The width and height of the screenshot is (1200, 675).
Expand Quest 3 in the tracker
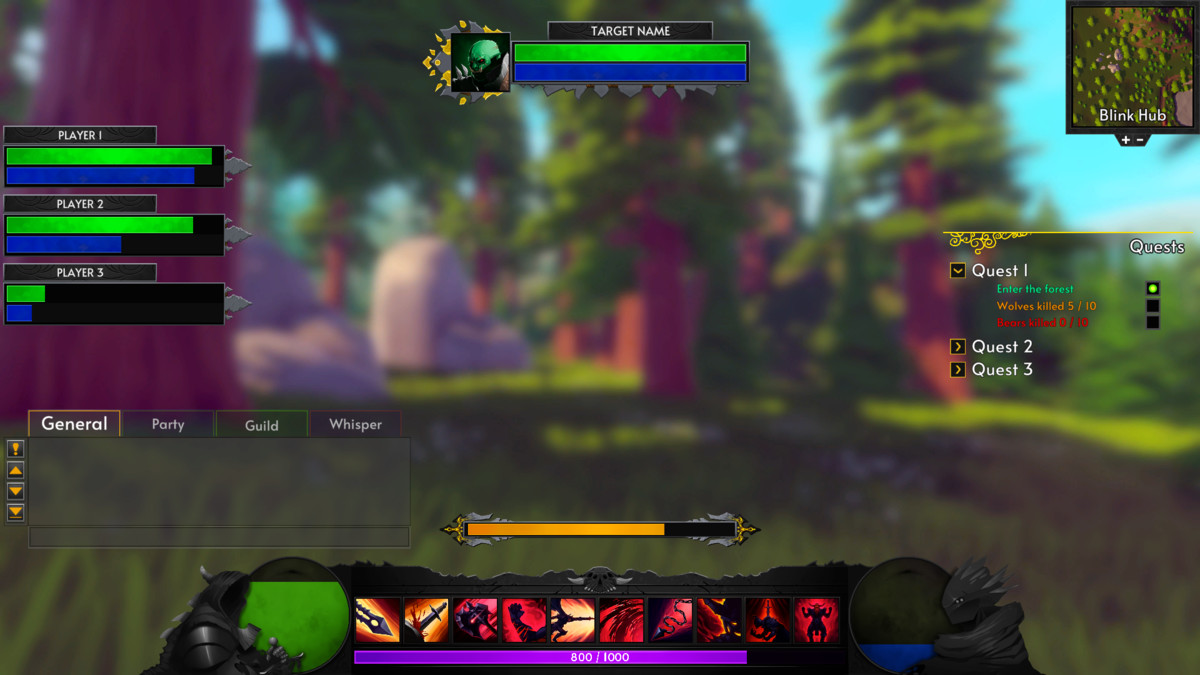958,370
